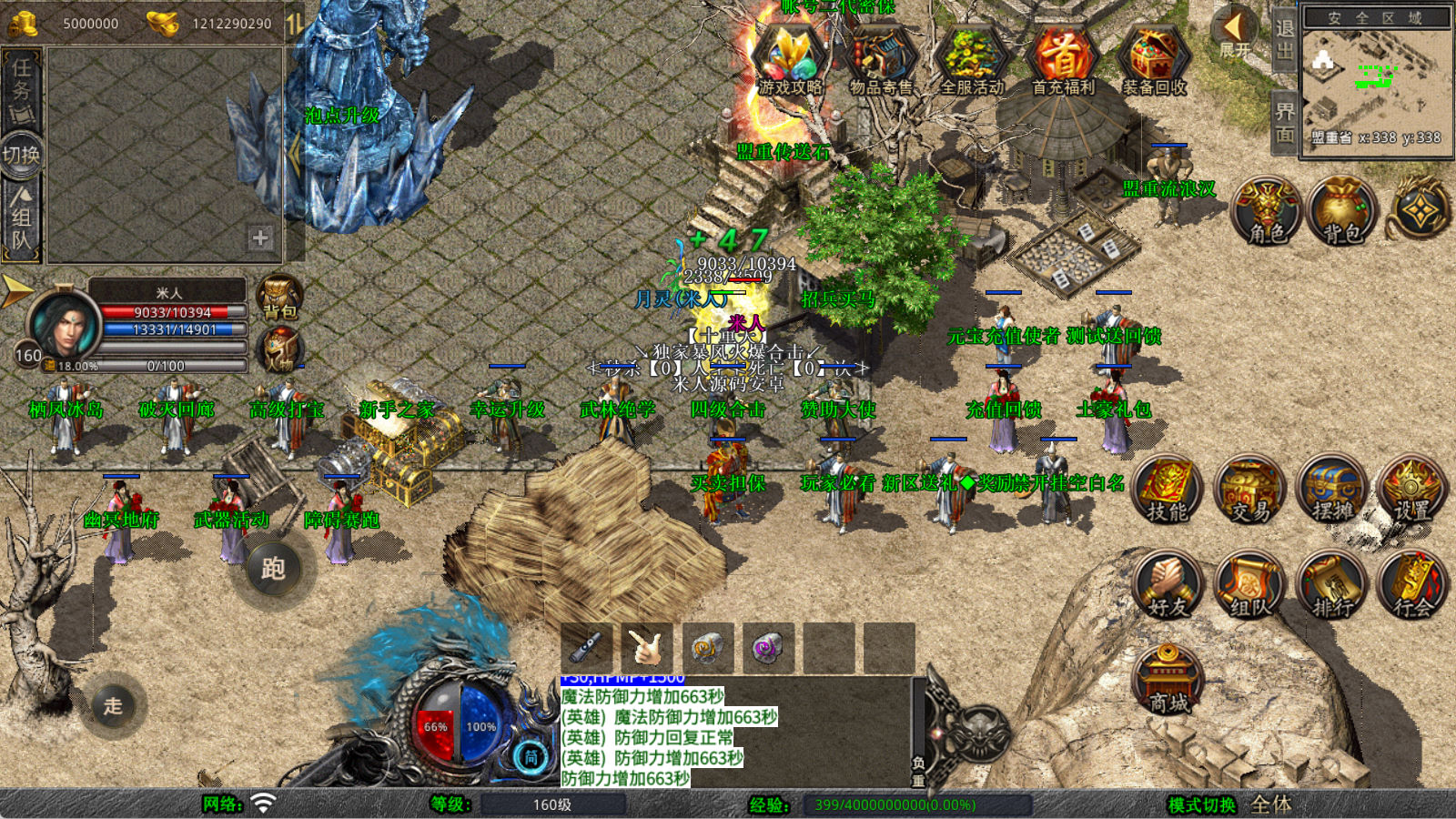Open the 交易 trade button

click(1249, 490)
